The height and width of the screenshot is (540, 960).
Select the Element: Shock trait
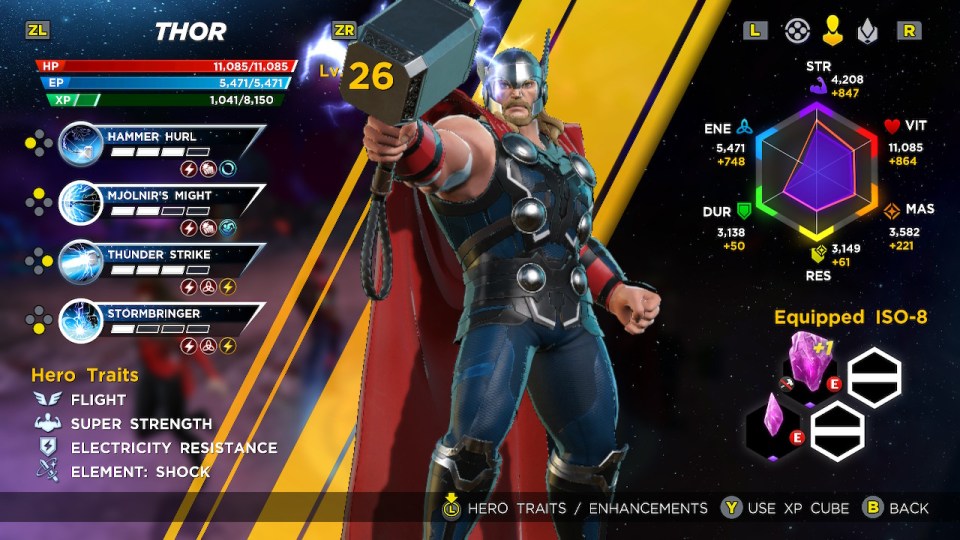[140, 472]
